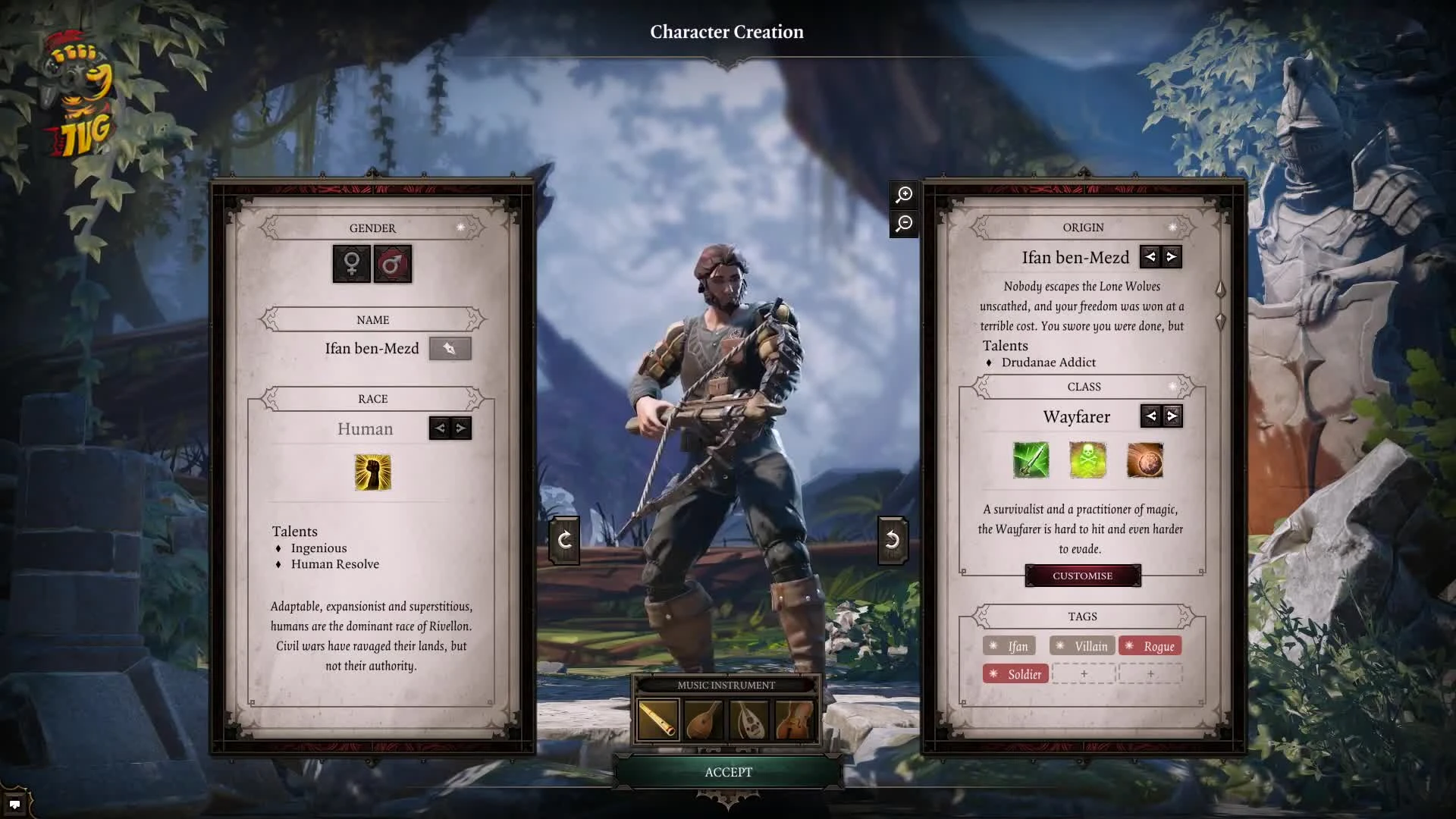Image resolution: width=1456 pixels, height=819 pixels.
Task: Open the CUSTOMISE panel for Wayfarer
Action: [1082, 575]
